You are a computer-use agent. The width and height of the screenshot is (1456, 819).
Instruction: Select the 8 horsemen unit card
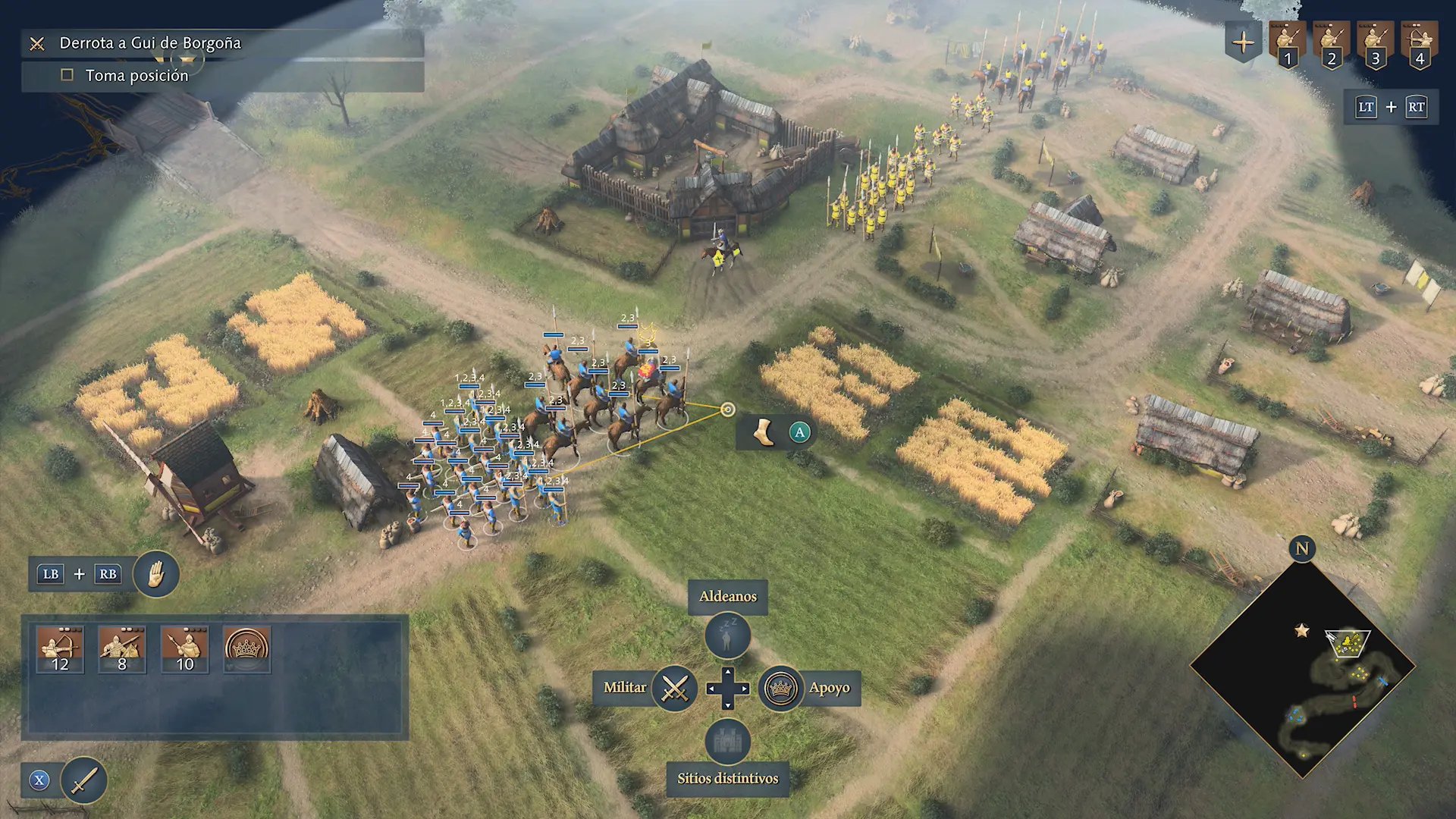[122, 649]
